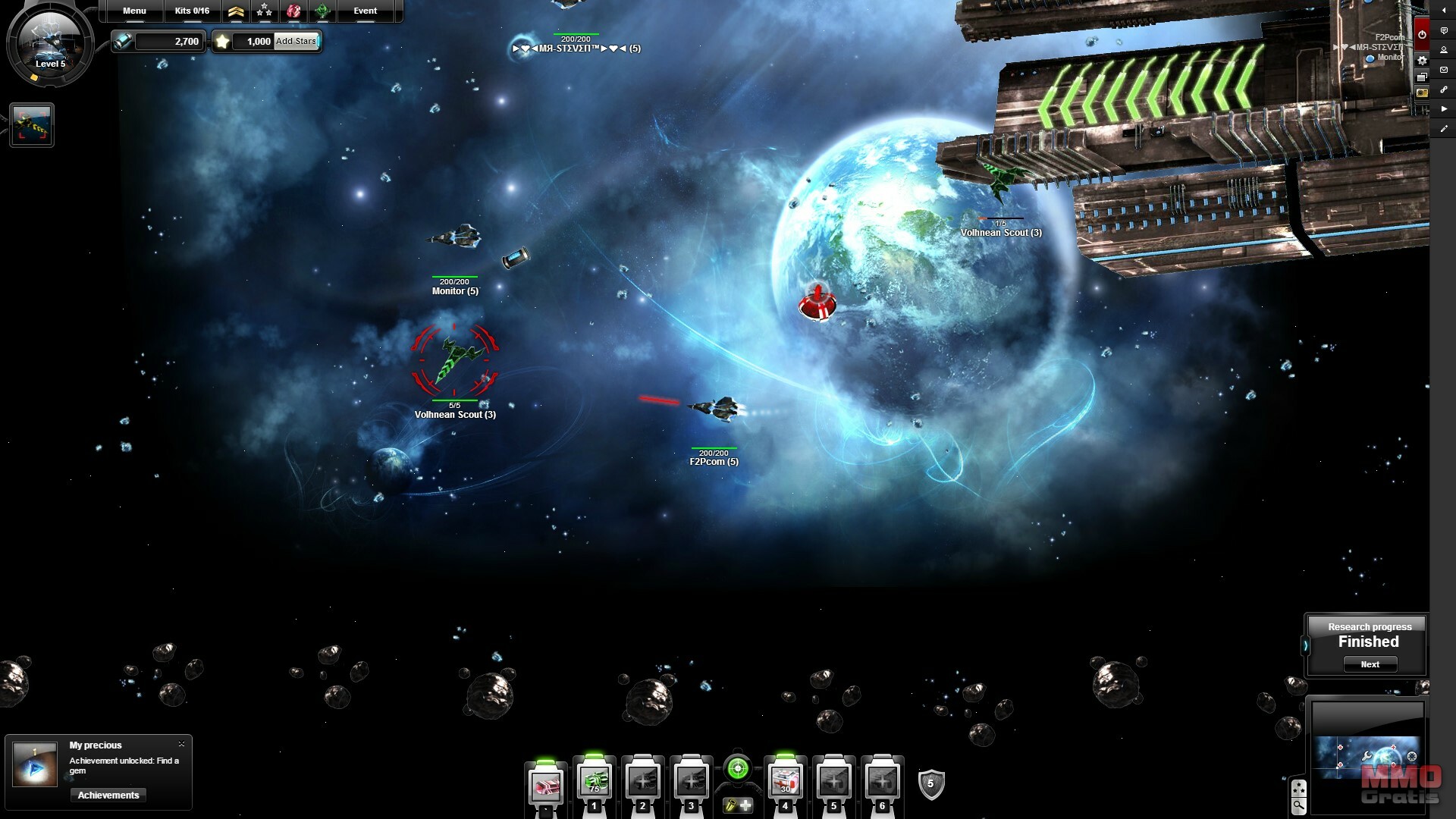
Task: Click the Add Stars button
Action: click(296, 41)
